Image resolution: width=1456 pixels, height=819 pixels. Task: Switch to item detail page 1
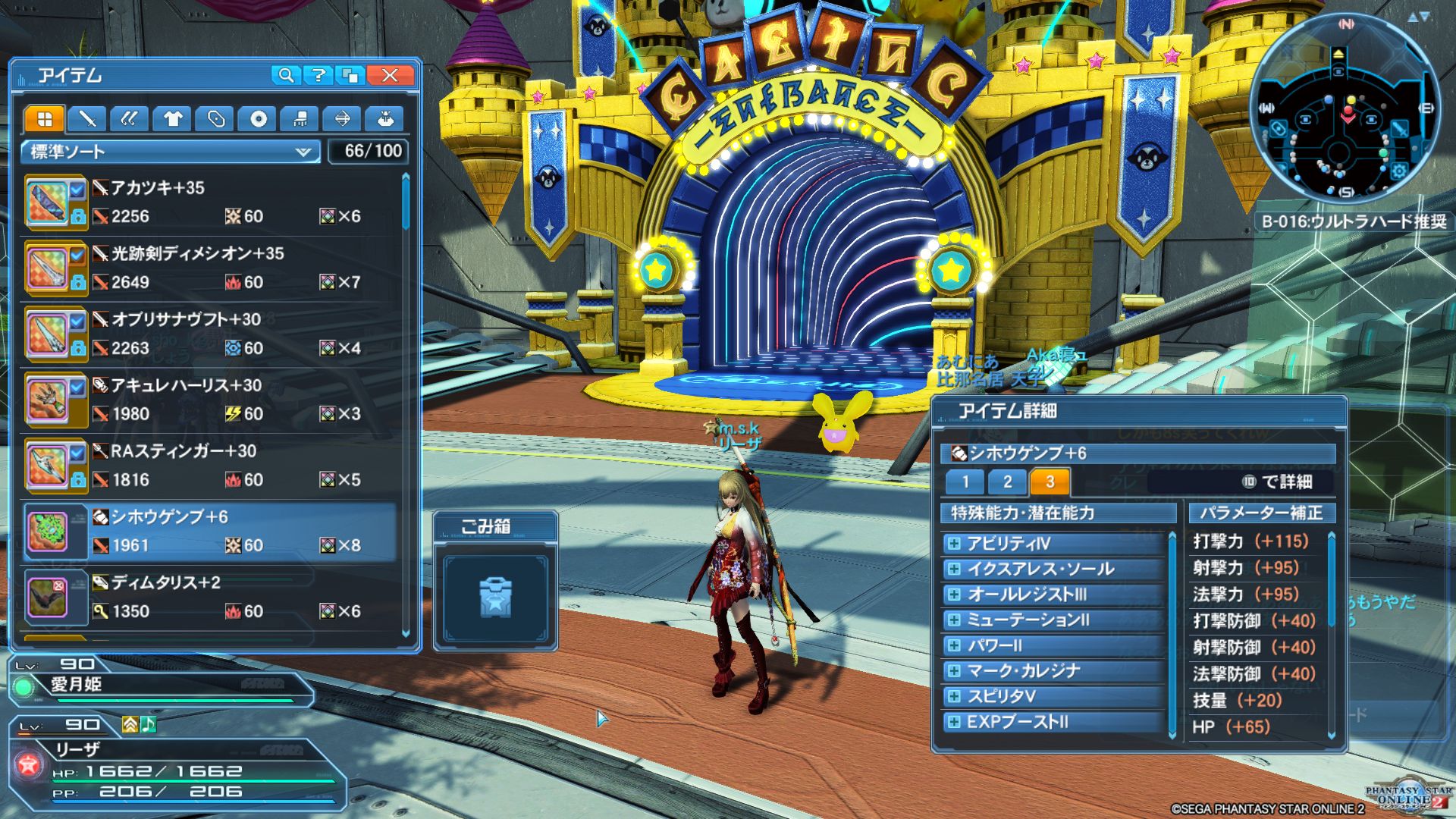point(965,482)
